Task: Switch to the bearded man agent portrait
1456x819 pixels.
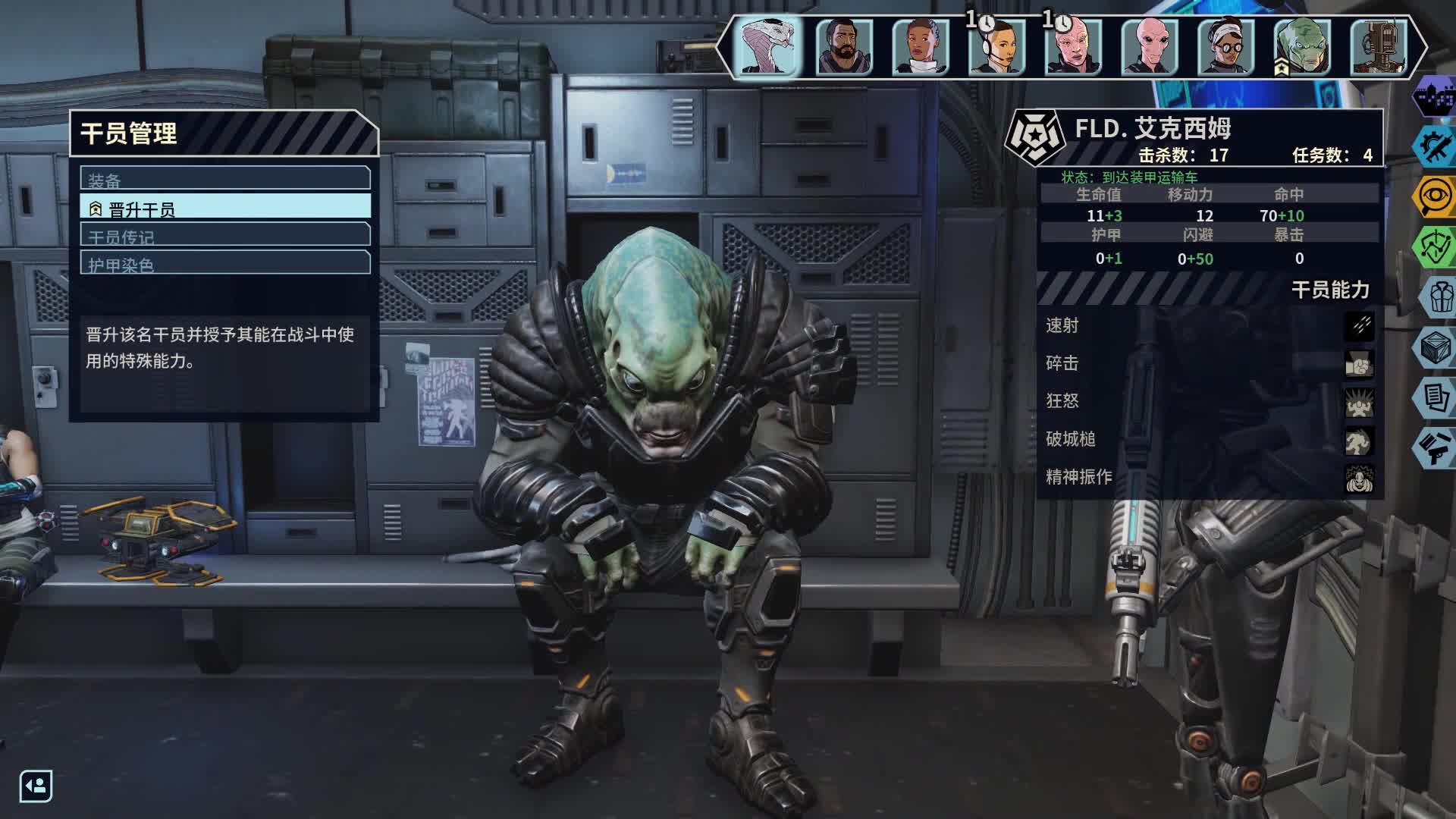Action: click(x=844, y=47)
